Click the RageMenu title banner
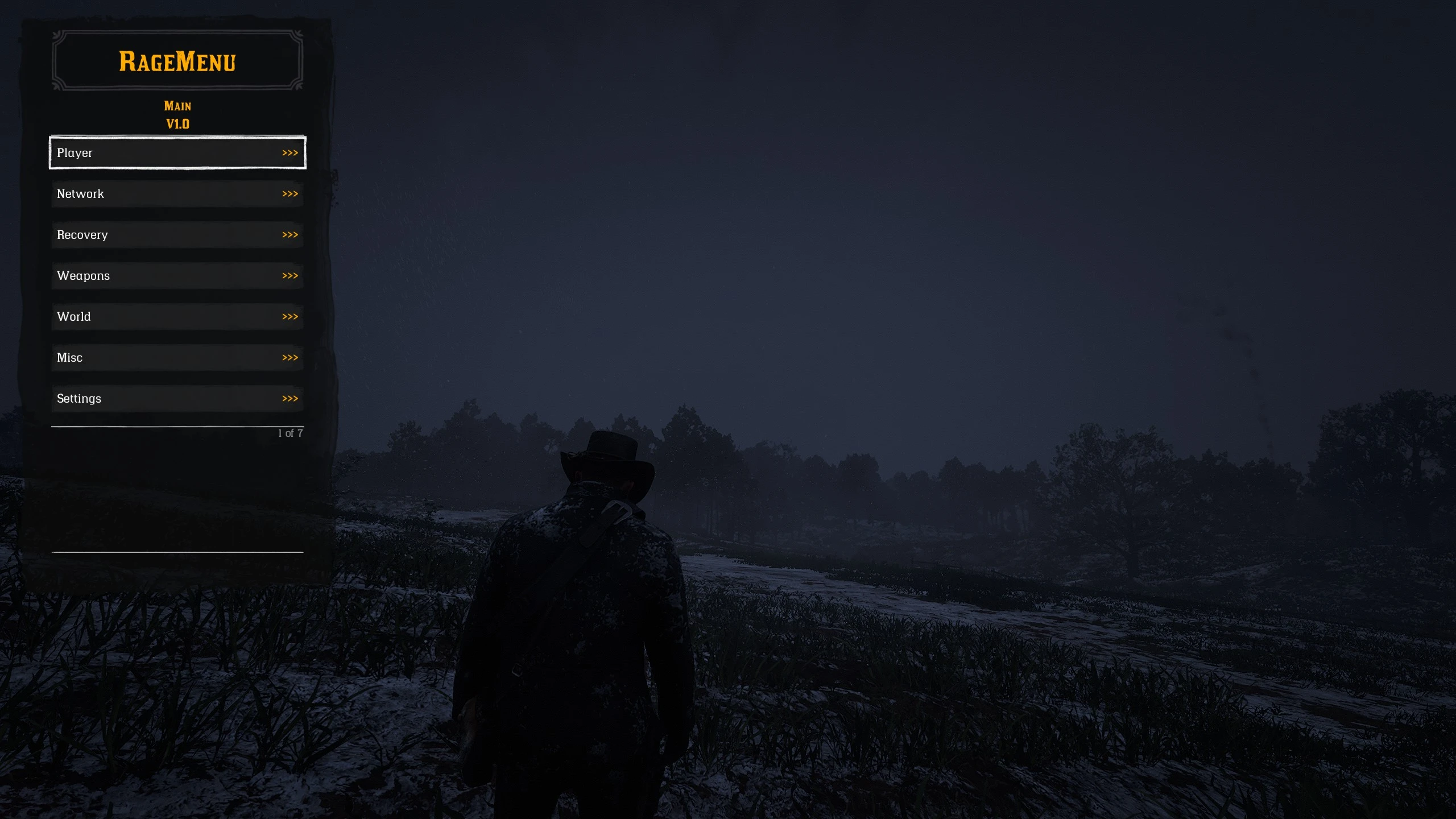This screenshot has height=819, width=1456. coord(177,60)
